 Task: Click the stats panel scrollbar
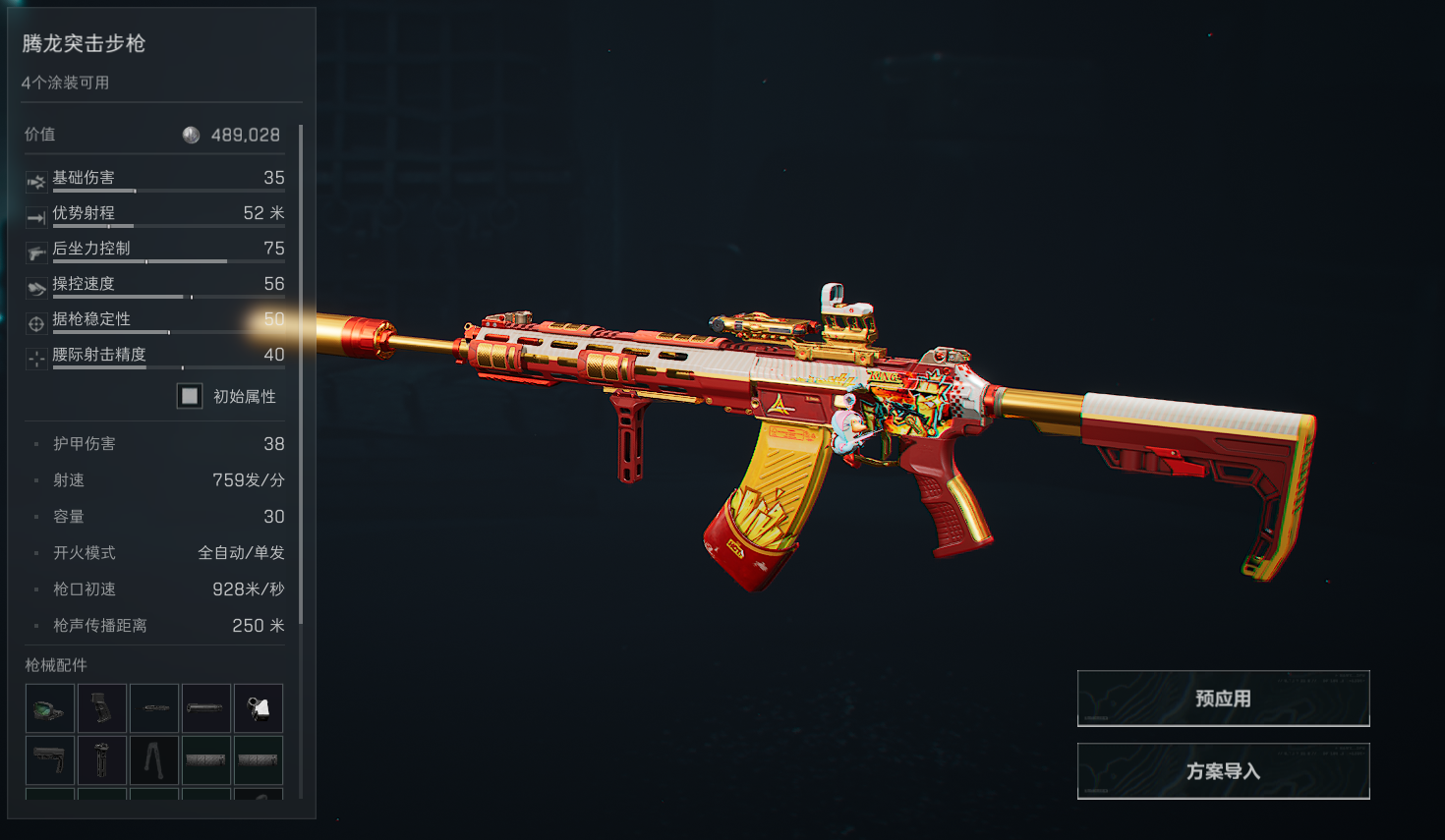click(x=301, y=373)
